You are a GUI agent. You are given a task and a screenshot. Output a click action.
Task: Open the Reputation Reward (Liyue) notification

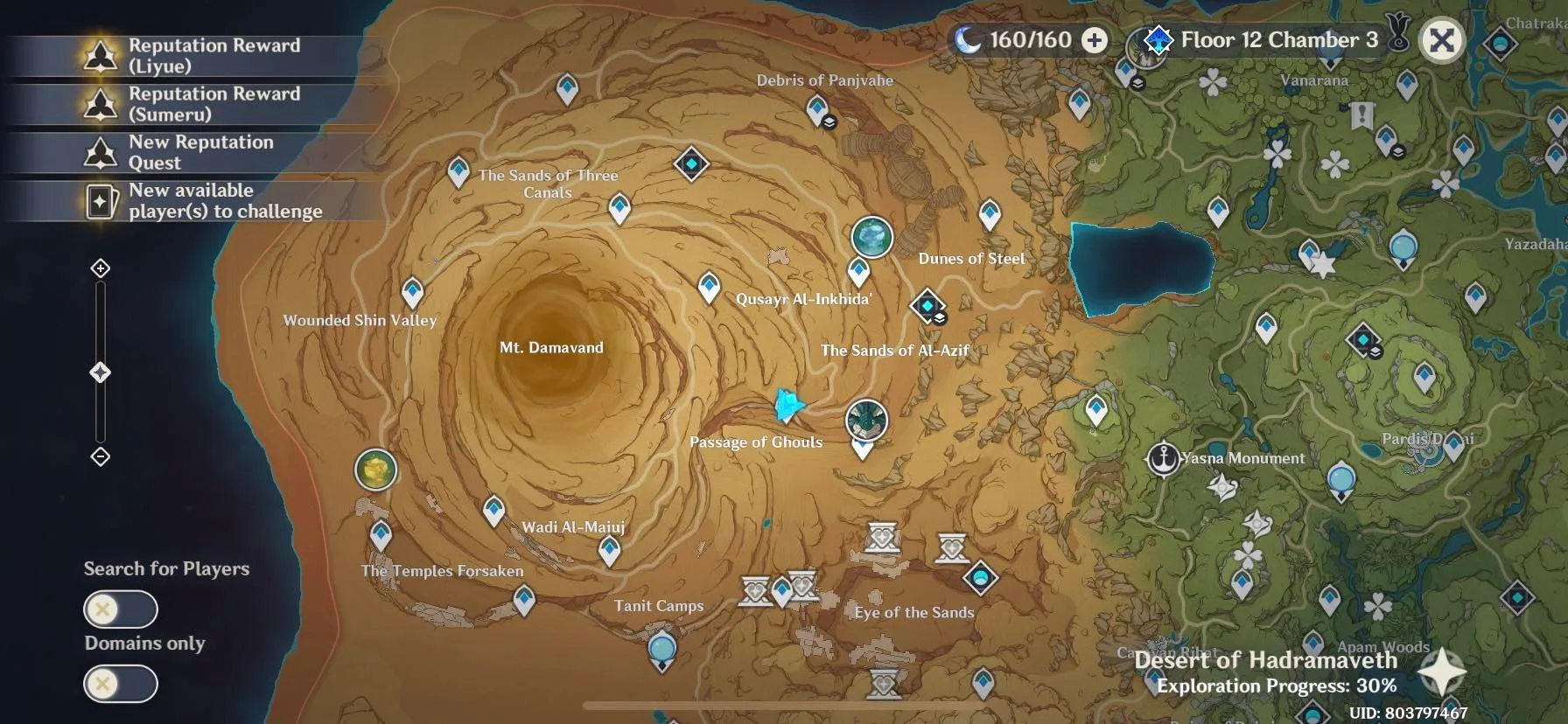tap(192, 56)
